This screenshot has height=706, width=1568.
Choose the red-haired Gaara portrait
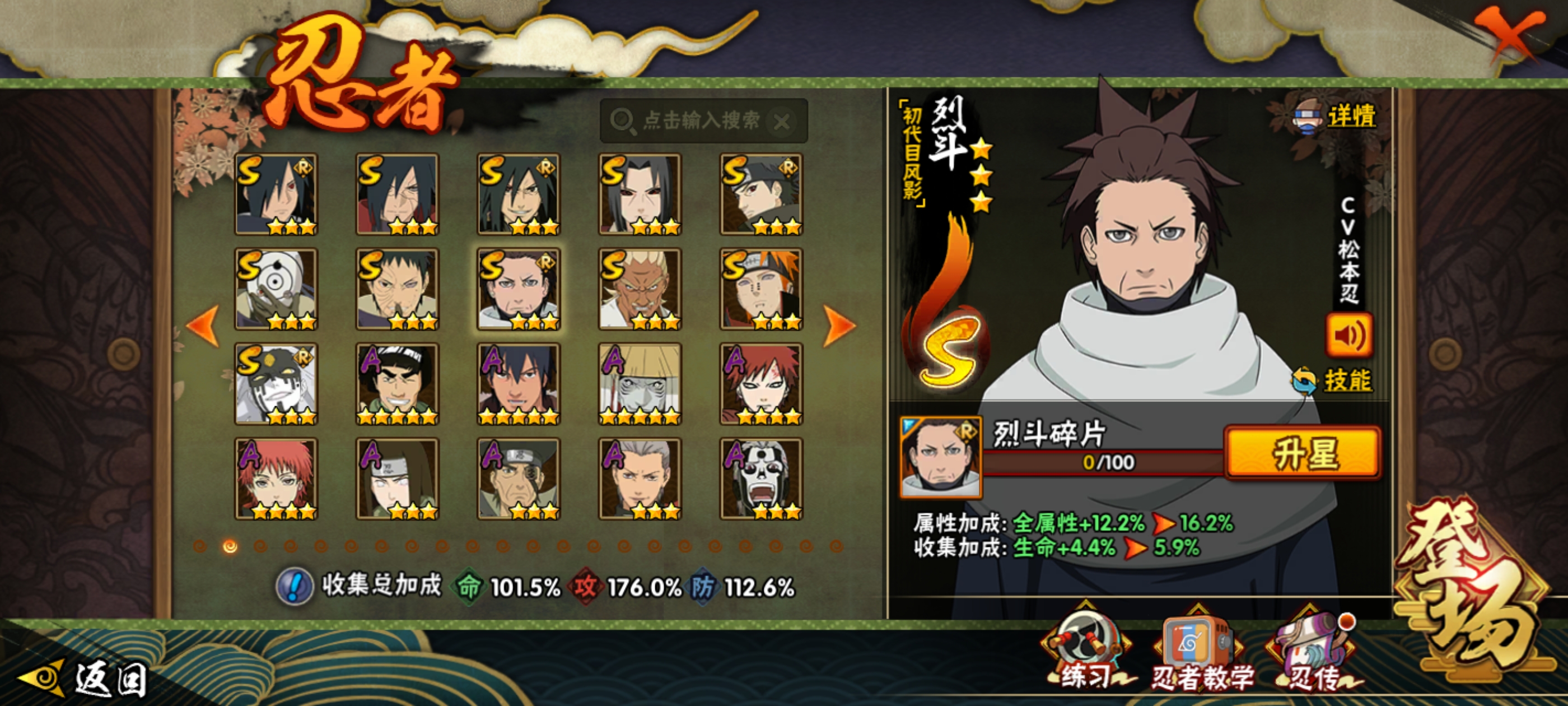(x=761, y=384)
